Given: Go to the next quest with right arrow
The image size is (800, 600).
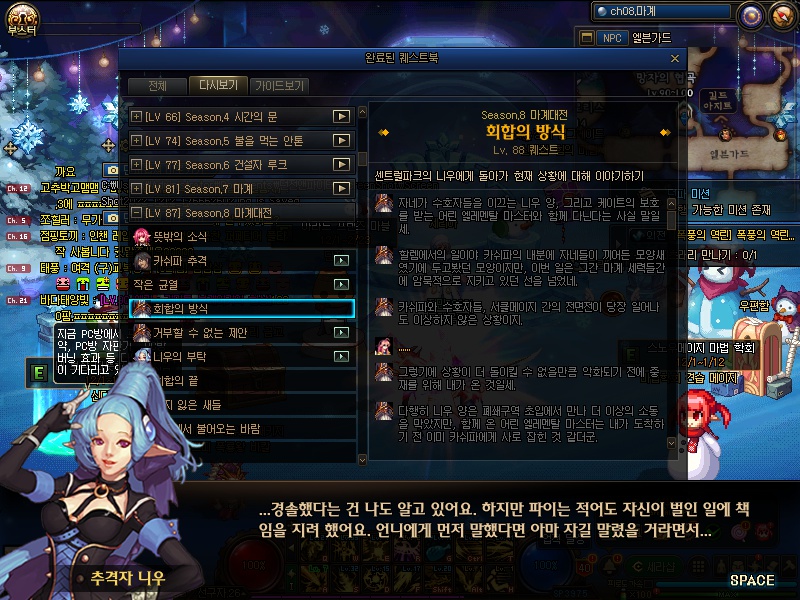Looking at the screenshot, I should click(664, 132).
